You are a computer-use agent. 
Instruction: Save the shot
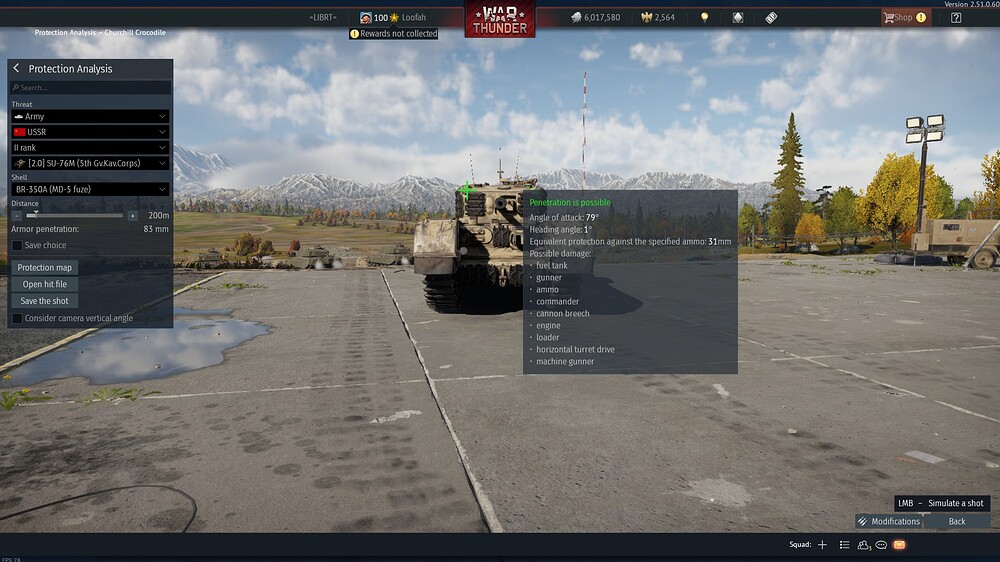pos(45,301)
